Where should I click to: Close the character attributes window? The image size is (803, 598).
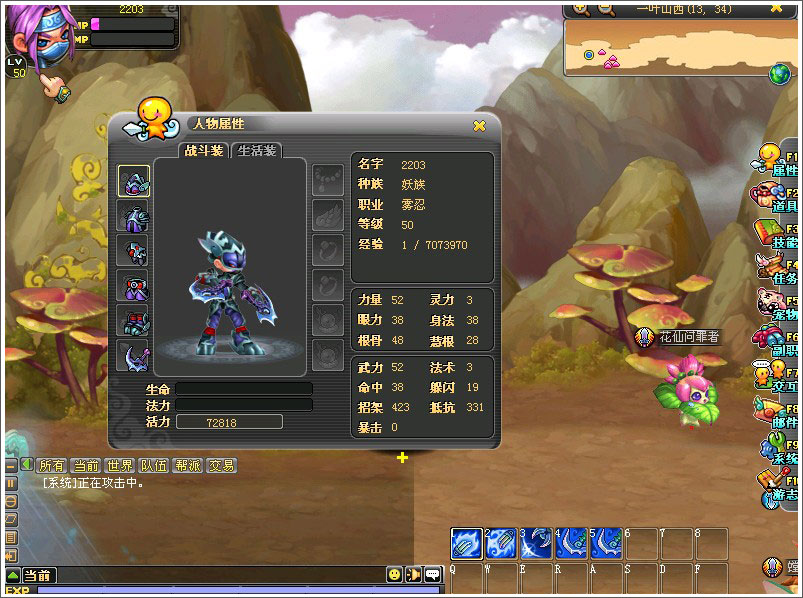(479, 125)
